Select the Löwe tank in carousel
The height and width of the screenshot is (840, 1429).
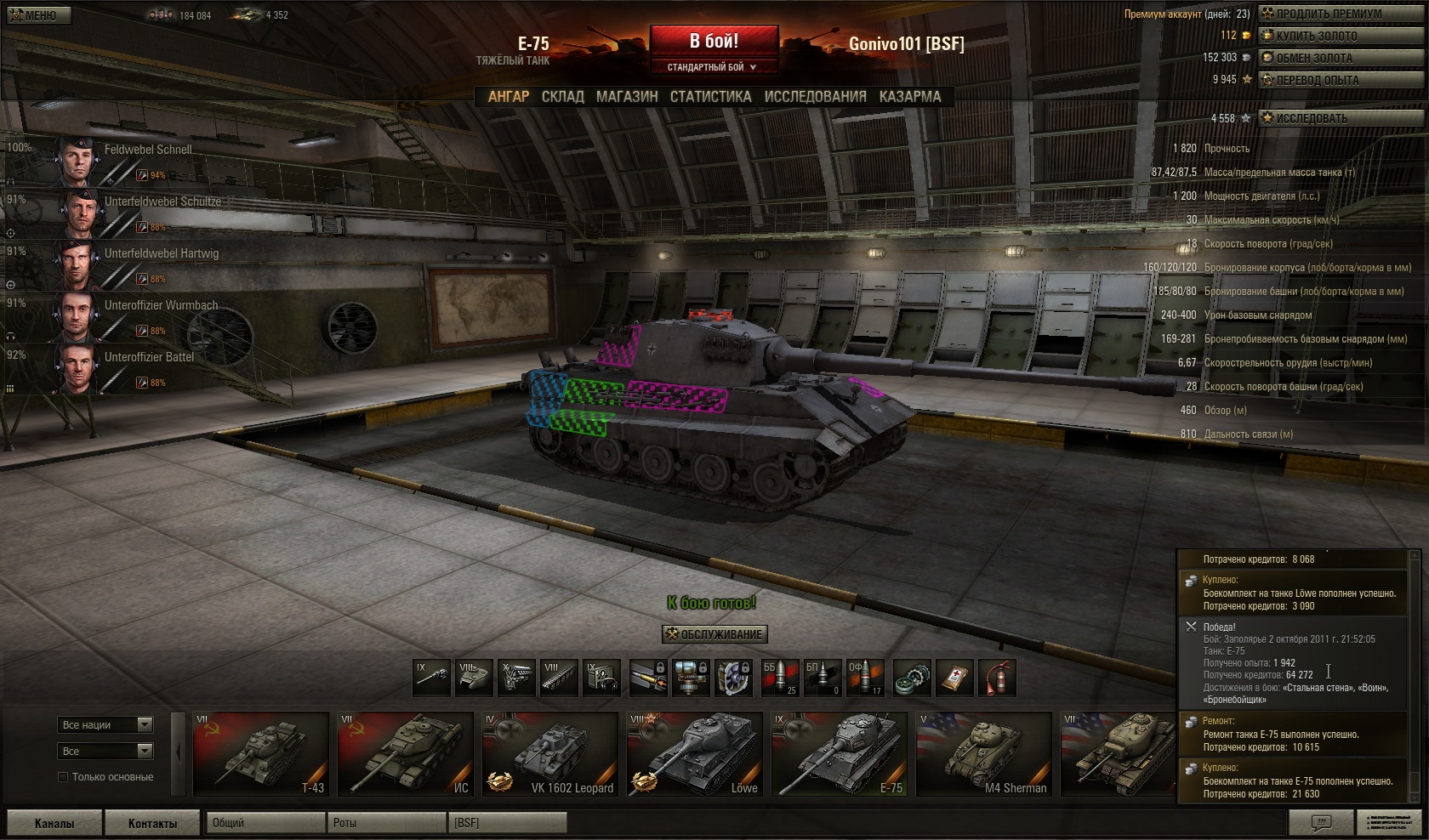pos(694,753)
